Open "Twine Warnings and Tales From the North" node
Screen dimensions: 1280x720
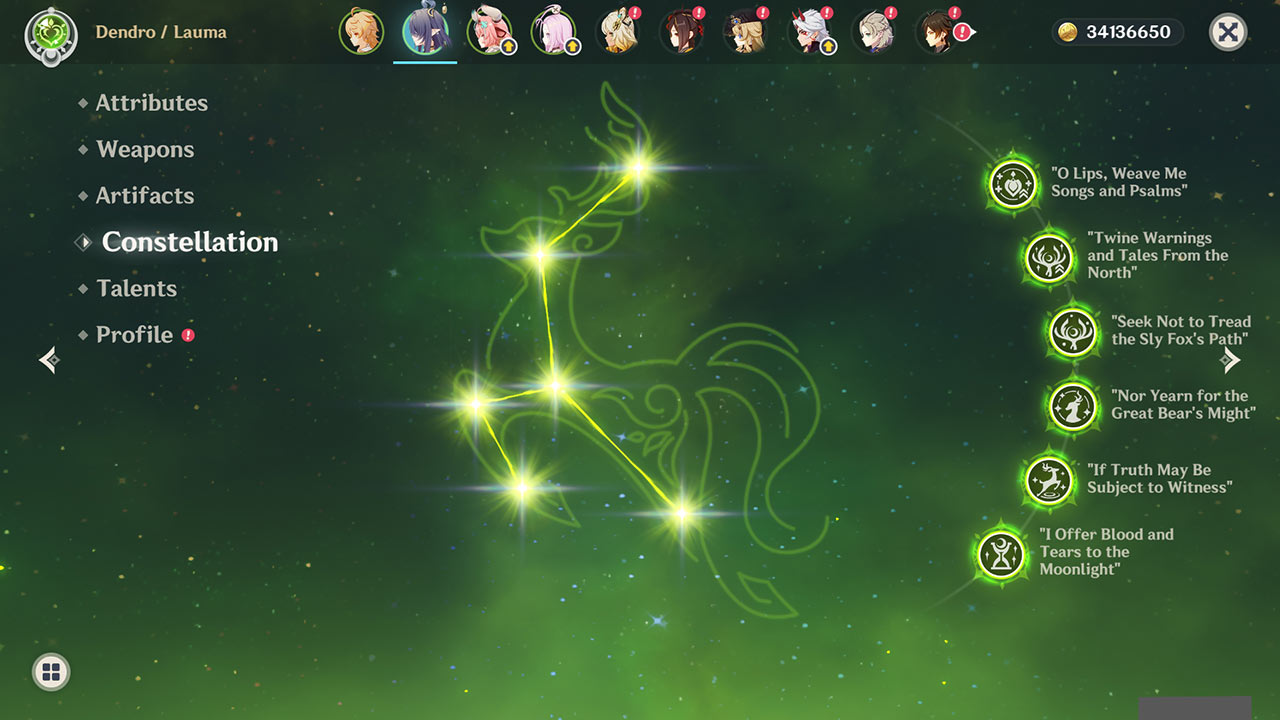coord(1049,257)
